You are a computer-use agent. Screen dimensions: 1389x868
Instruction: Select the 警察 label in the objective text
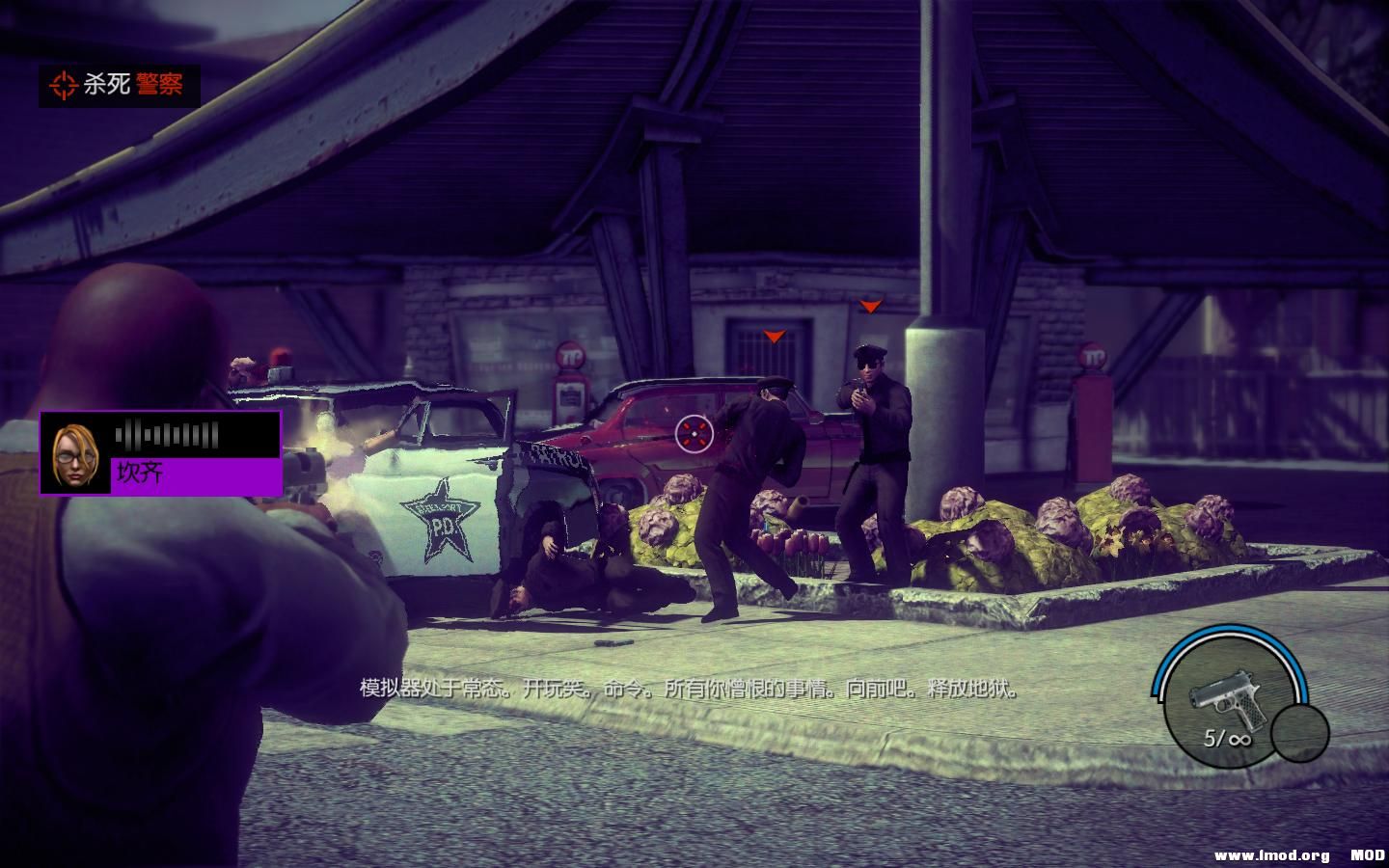[x=157, y=84]
